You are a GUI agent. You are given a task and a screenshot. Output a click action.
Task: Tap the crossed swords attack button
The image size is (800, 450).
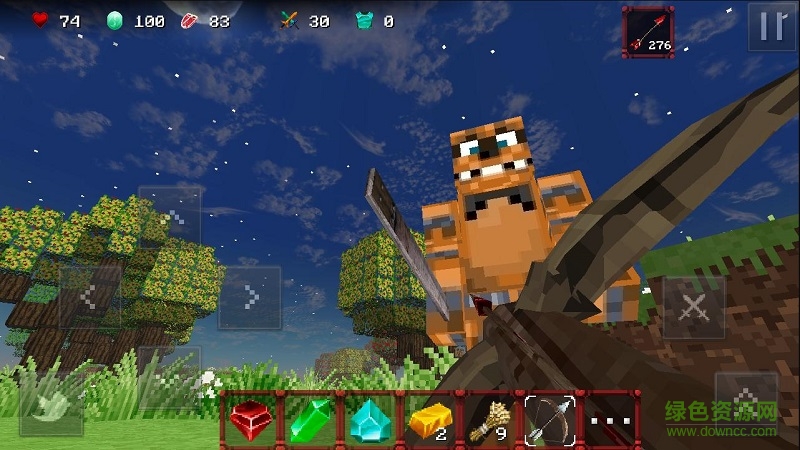(693, 308)
